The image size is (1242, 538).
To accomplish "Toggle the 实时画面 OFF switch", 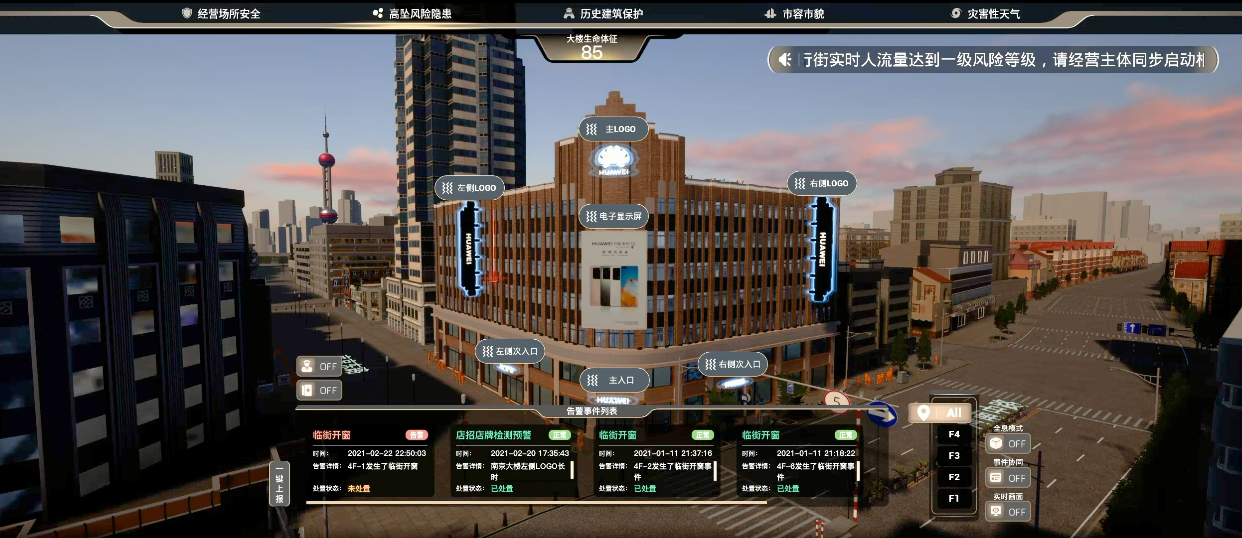I will 1007,511.
